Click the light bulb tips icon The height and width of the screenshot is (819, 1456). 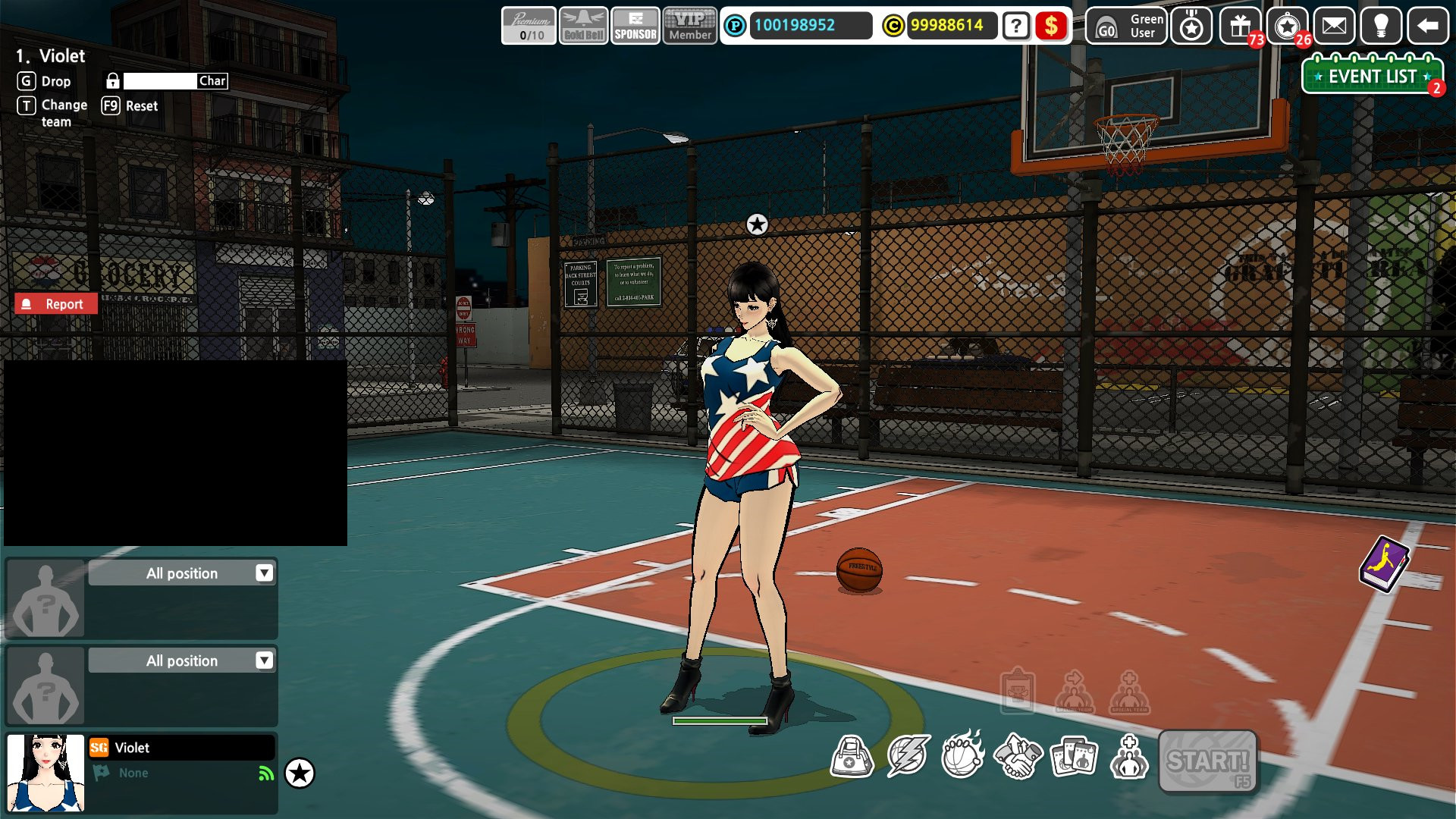pos(1382,27)
